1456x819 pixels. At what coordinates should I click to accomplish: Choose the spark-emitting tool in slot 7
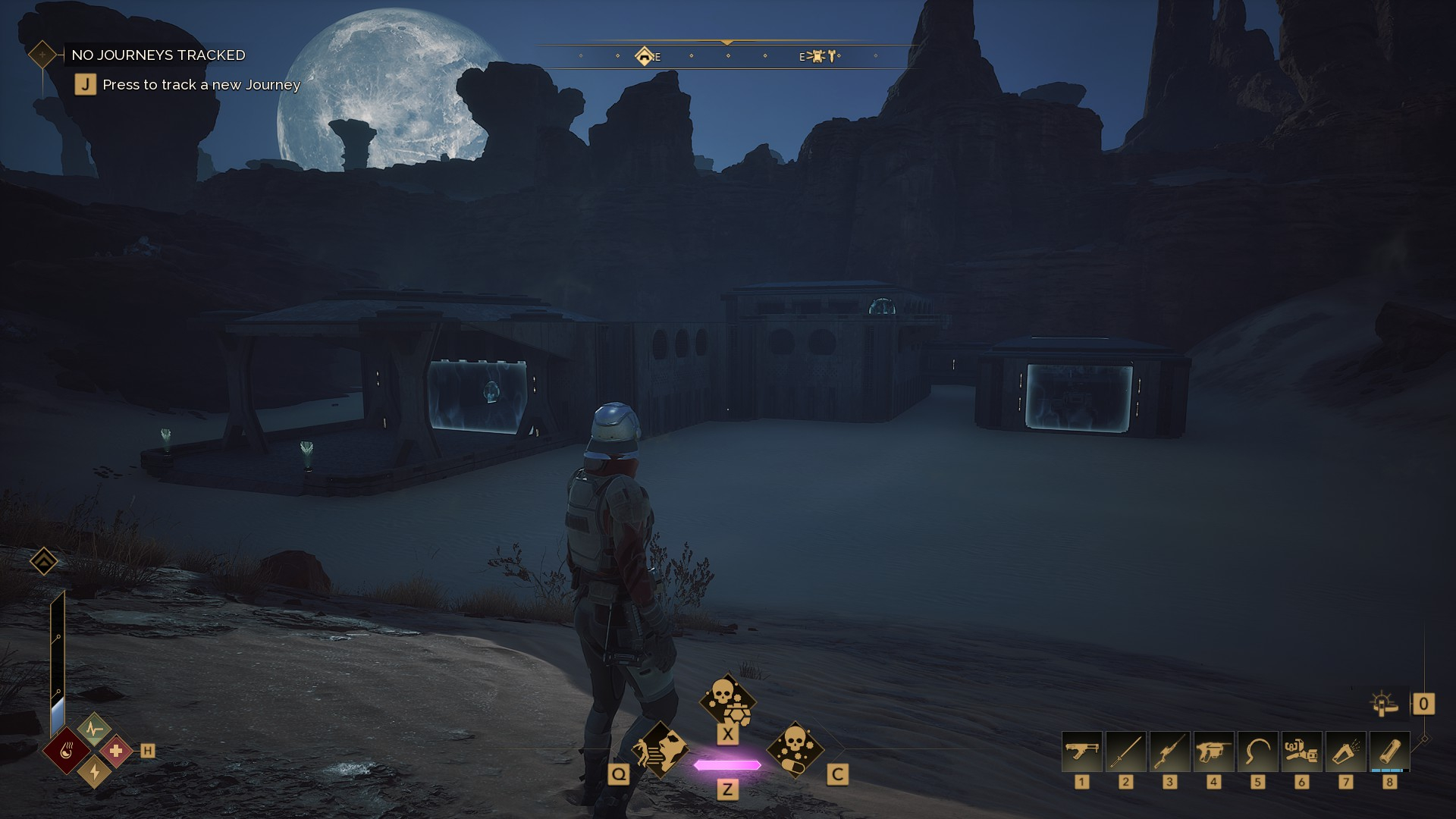pyautogui.click(x=1345, y=752)
